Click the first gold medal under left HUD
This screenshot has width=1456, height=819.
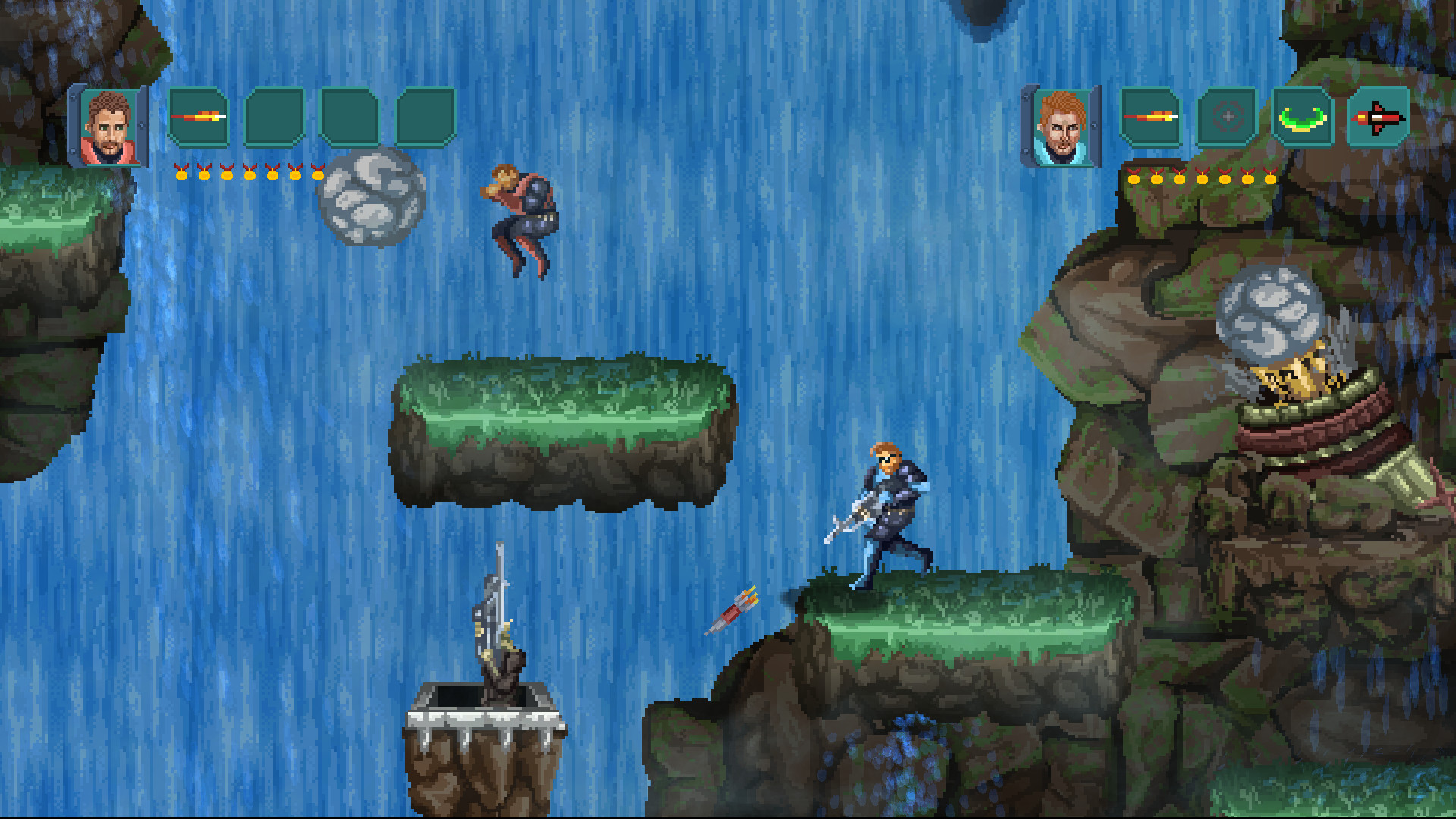[180, 175]
